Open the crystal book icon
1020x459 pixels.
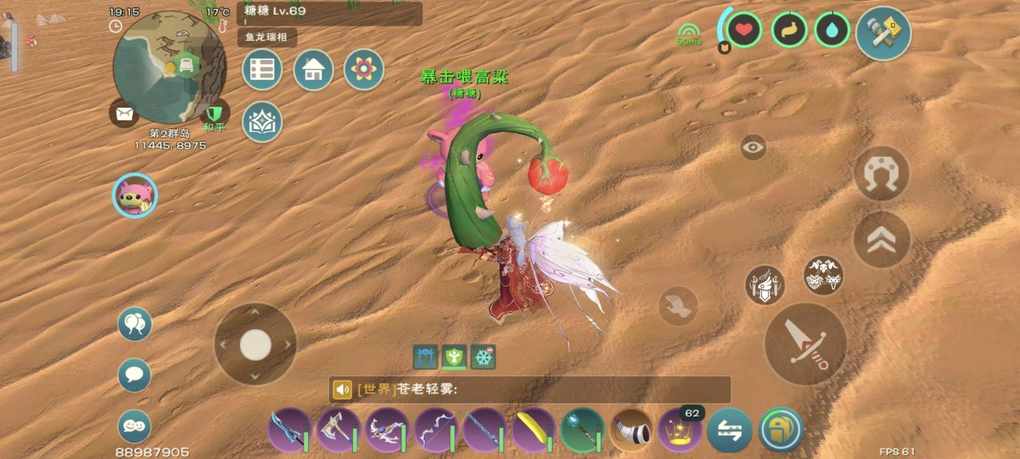point(262,121)
